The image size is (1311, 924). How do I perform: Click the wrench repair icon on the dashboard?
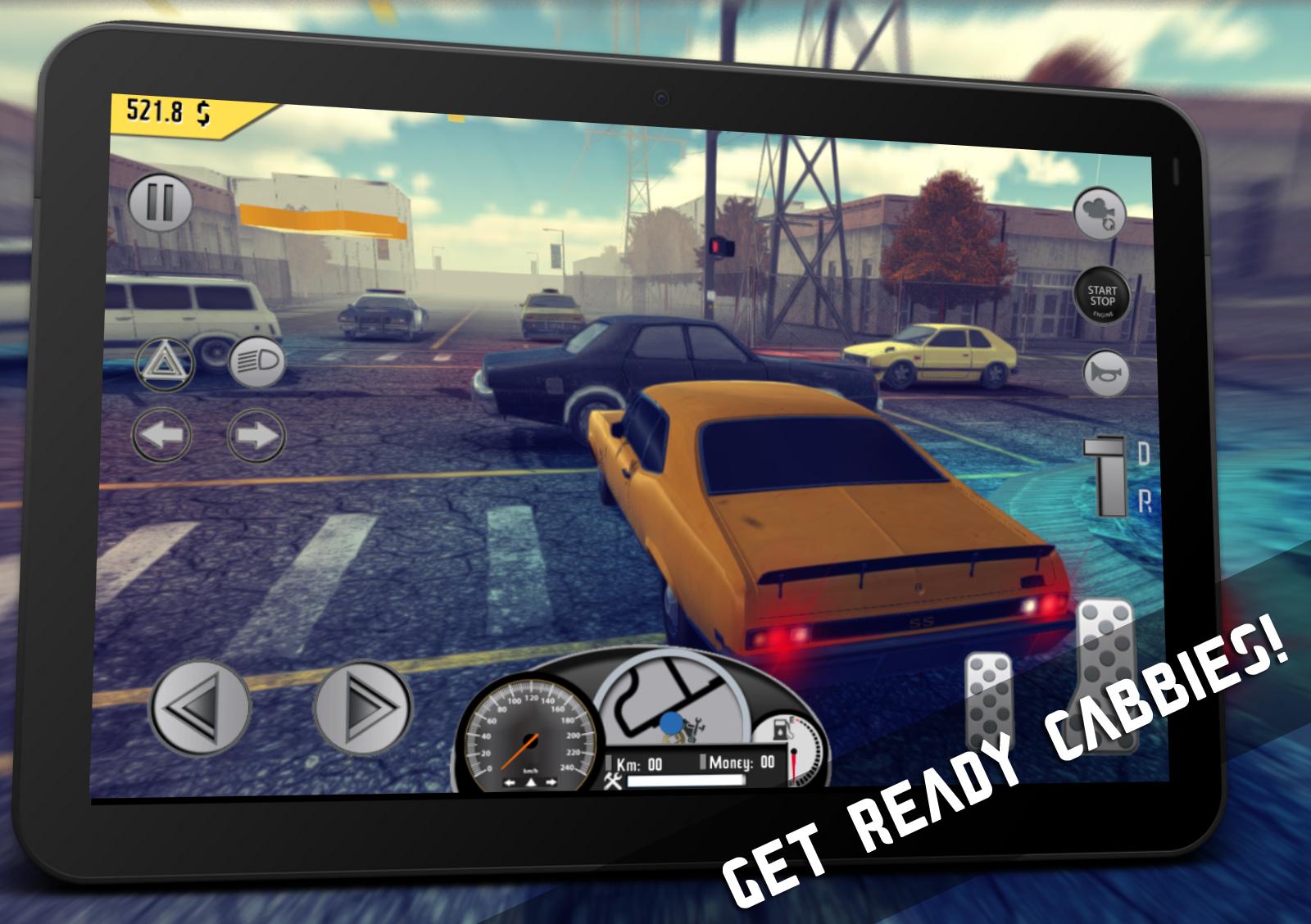pos(612,781)
